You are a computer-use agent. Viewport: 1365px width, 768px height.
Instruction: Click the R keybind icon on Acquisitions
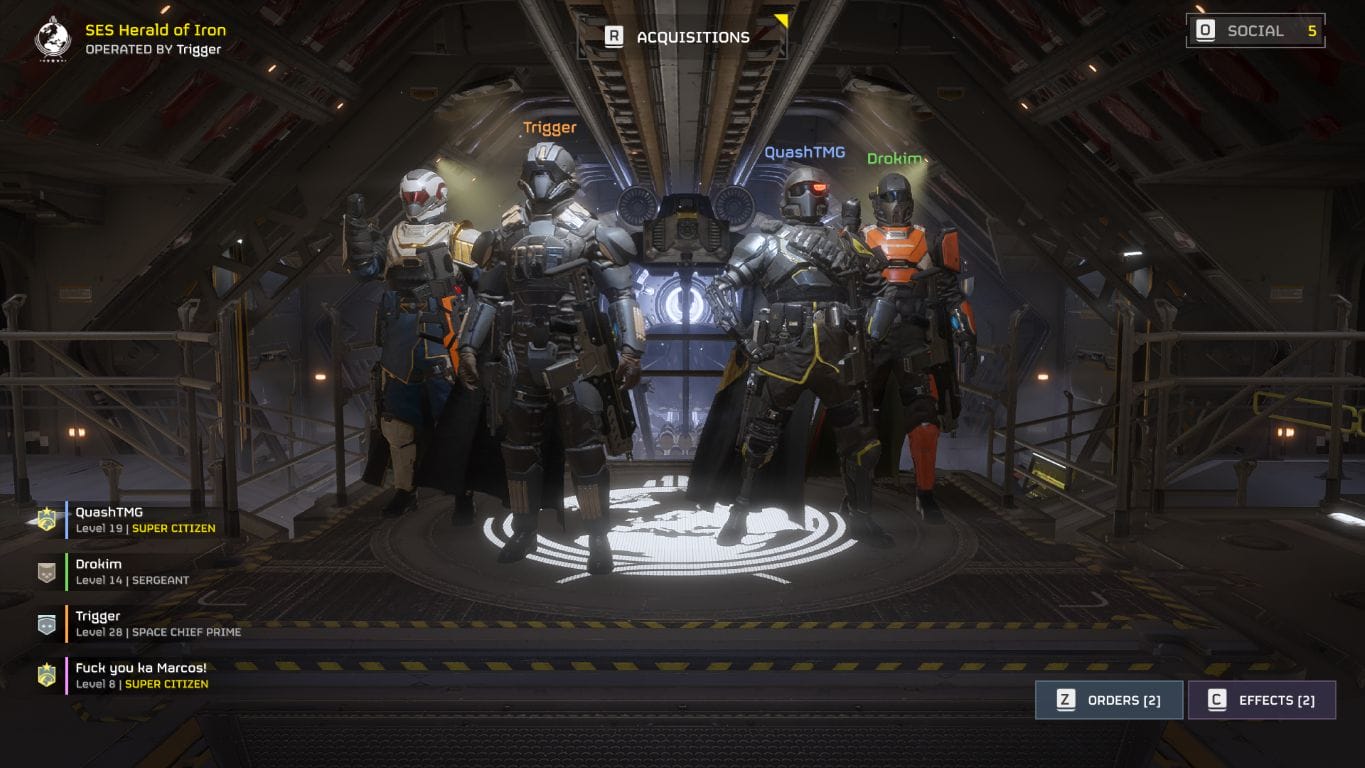coord(613,37)
